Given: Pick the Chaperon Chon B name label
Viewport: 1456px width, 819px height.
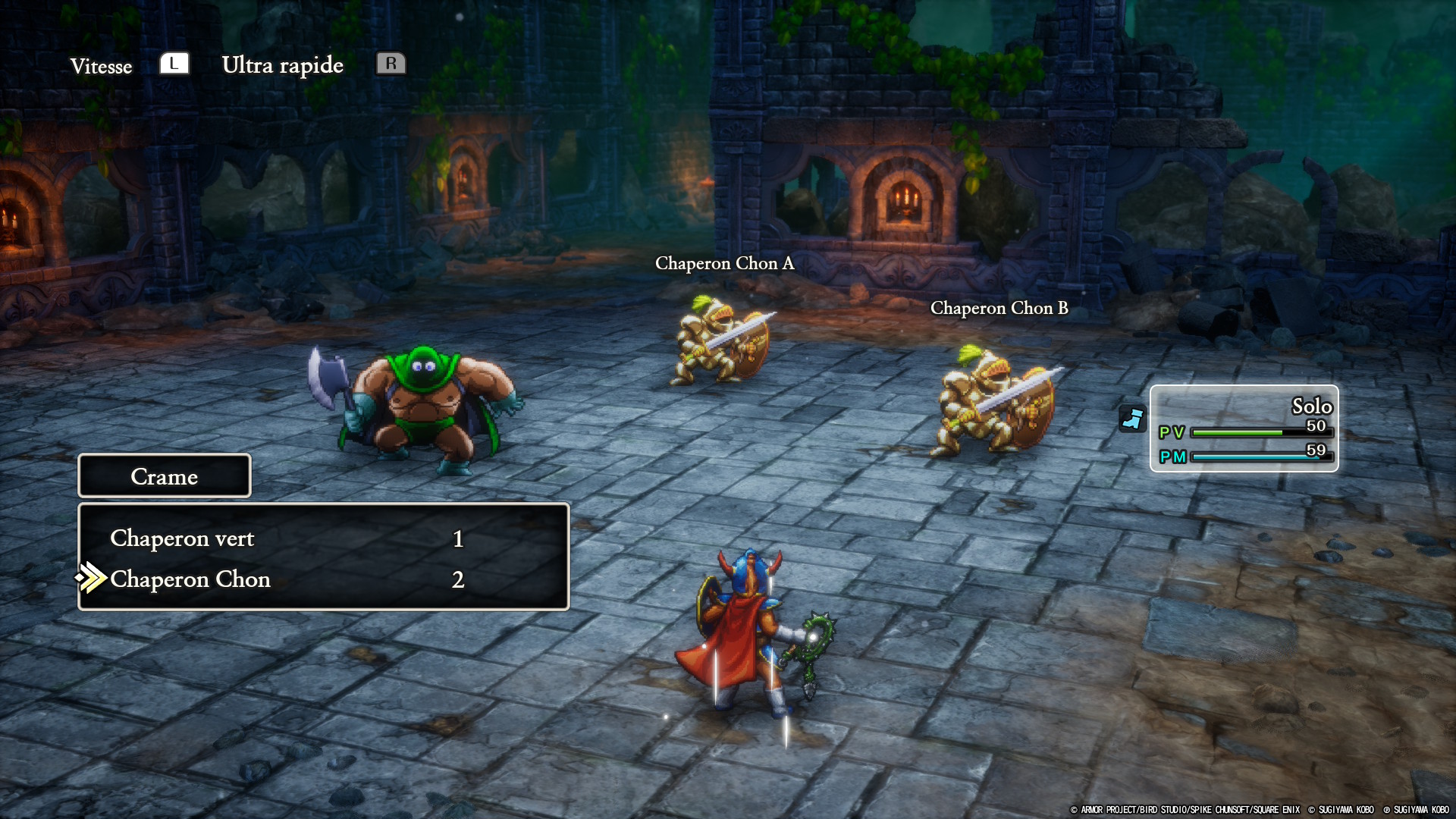Looking at the screenshot, I should [x=999, y=308].
